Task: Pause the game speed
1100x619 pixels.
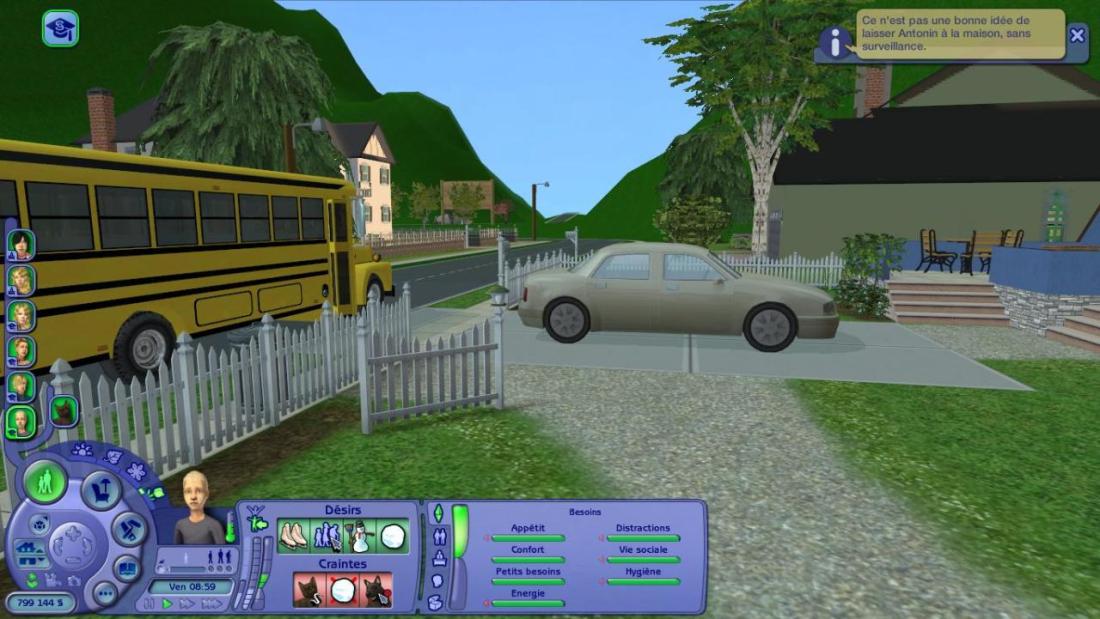Action: tap(151, 604)
